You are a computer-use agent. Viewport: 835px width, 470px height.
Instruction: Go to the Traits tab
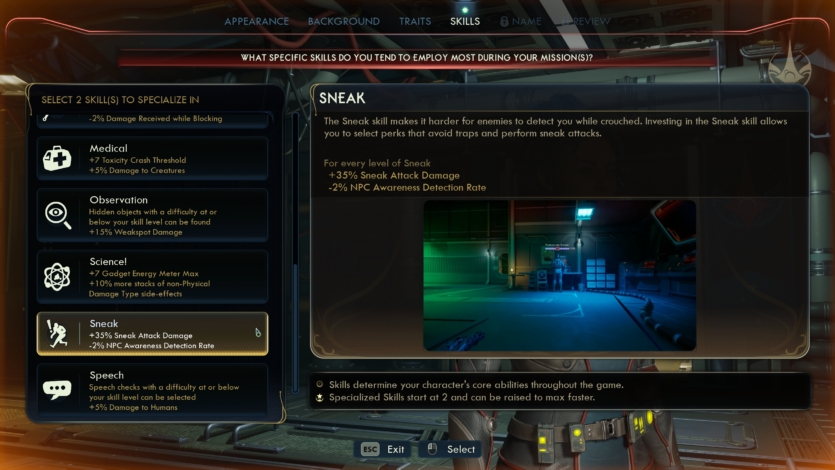[415, 21]
